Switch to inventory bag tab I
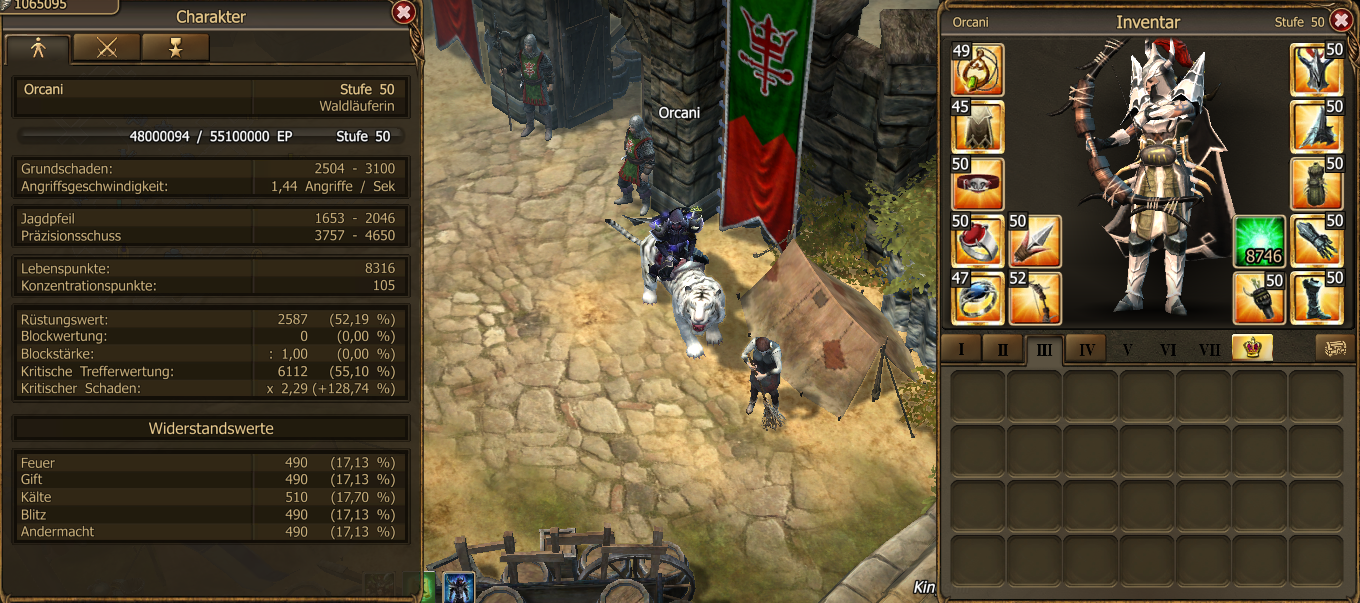Image resolution: width=1360 pixels, height=603 pixels. [961, 349]
